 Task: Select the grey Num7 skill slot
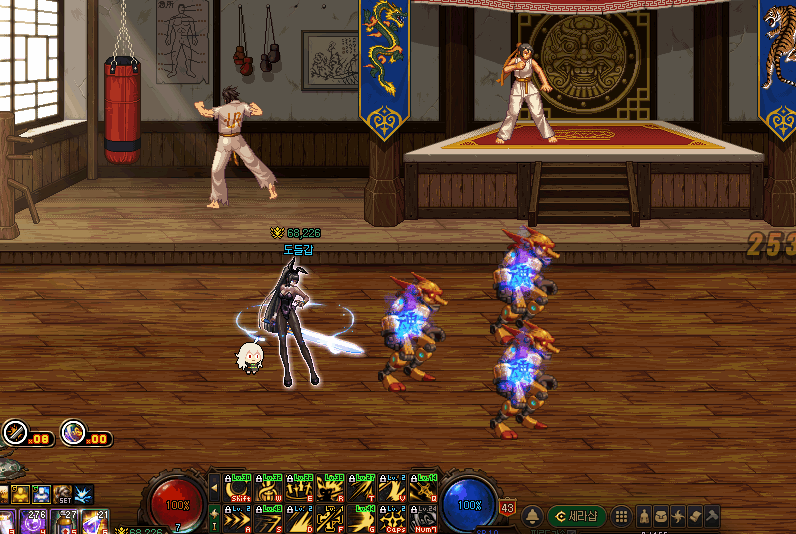coord(420,520)
